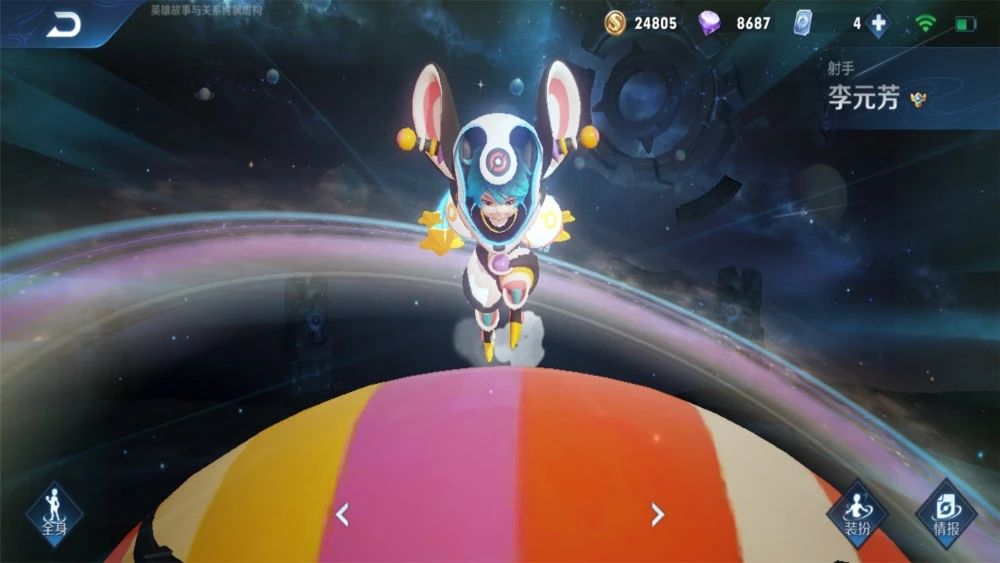This screenshot has height=563, width=1000.
Task: Click the badge beside 李元芳's name
Action: pyautogui.click(x=918, y=100)
